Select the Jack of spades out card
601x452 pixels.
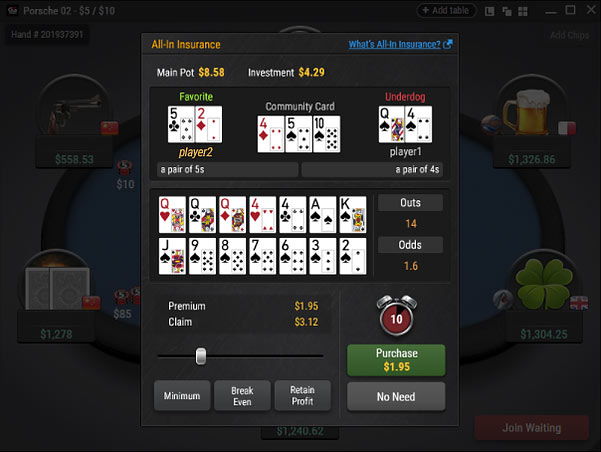(x=172, y=257)
